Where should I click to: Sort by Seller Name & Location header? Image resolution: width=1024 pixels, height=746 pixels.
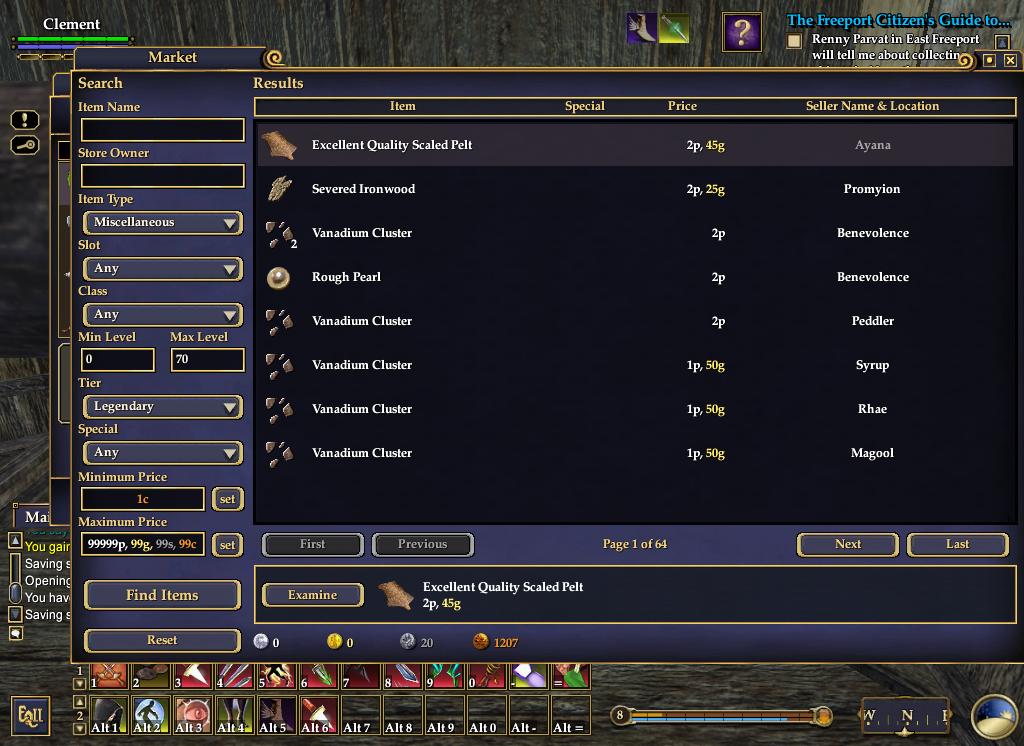tap(872, 106)
